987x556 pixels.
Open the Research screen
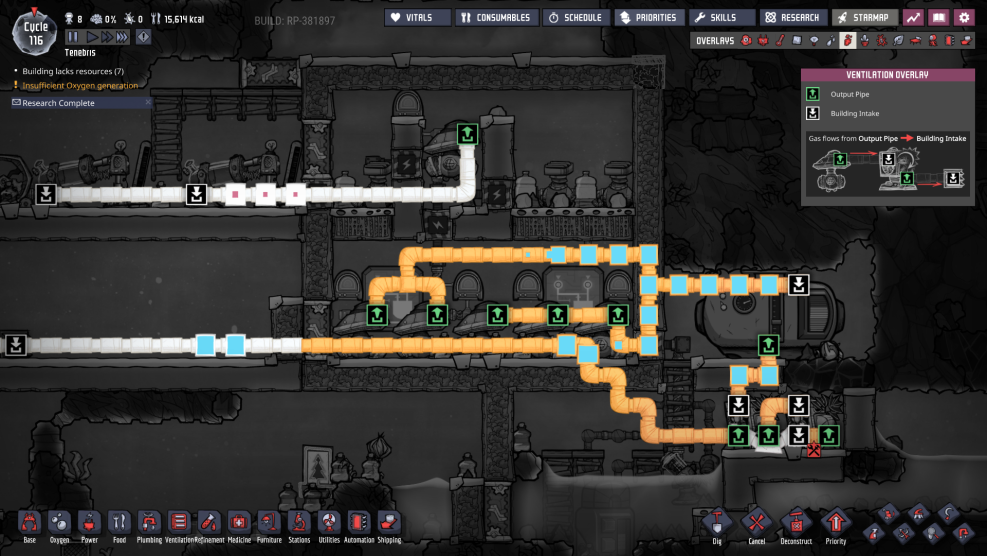point(794,17)
